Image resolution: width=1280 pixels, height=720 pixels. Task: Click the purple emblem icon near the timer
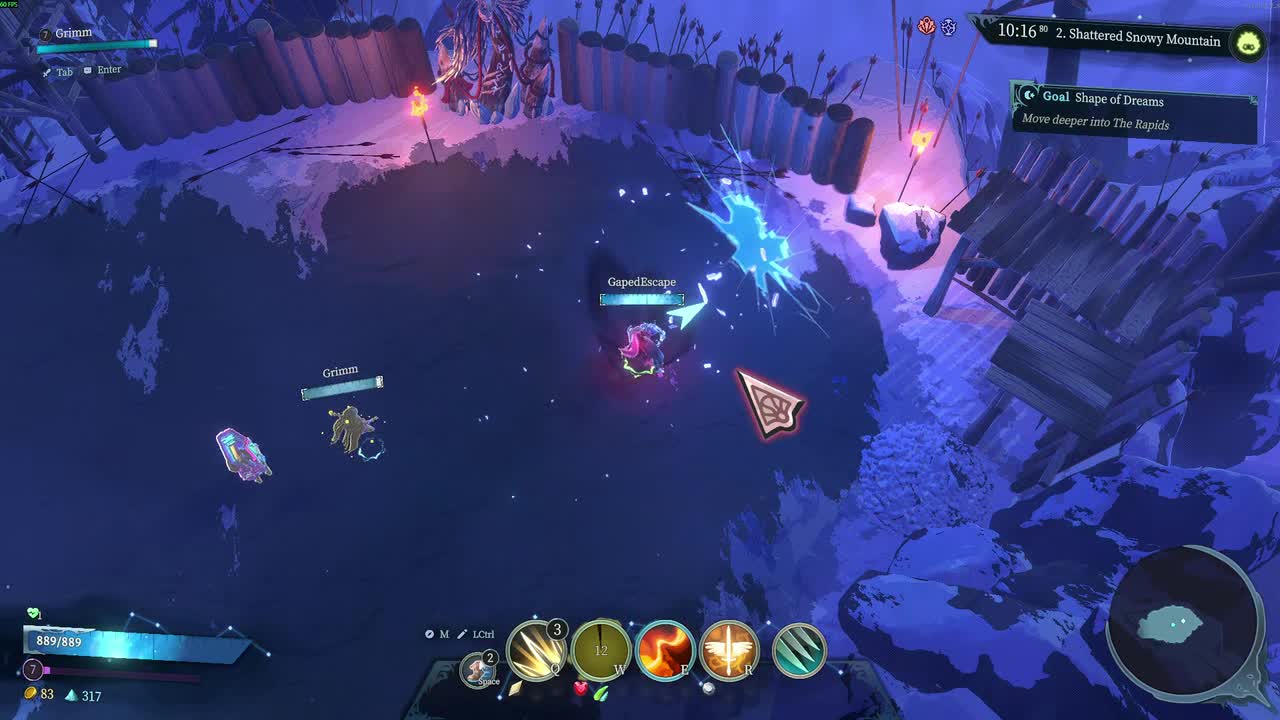coord(950,28)
